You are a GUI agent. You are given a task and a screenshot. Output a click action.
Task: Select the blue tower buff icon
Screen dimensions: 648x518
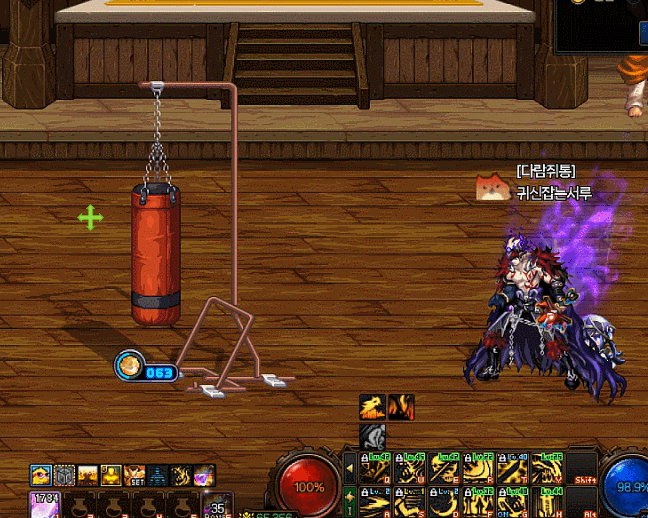tap(158, 475)
